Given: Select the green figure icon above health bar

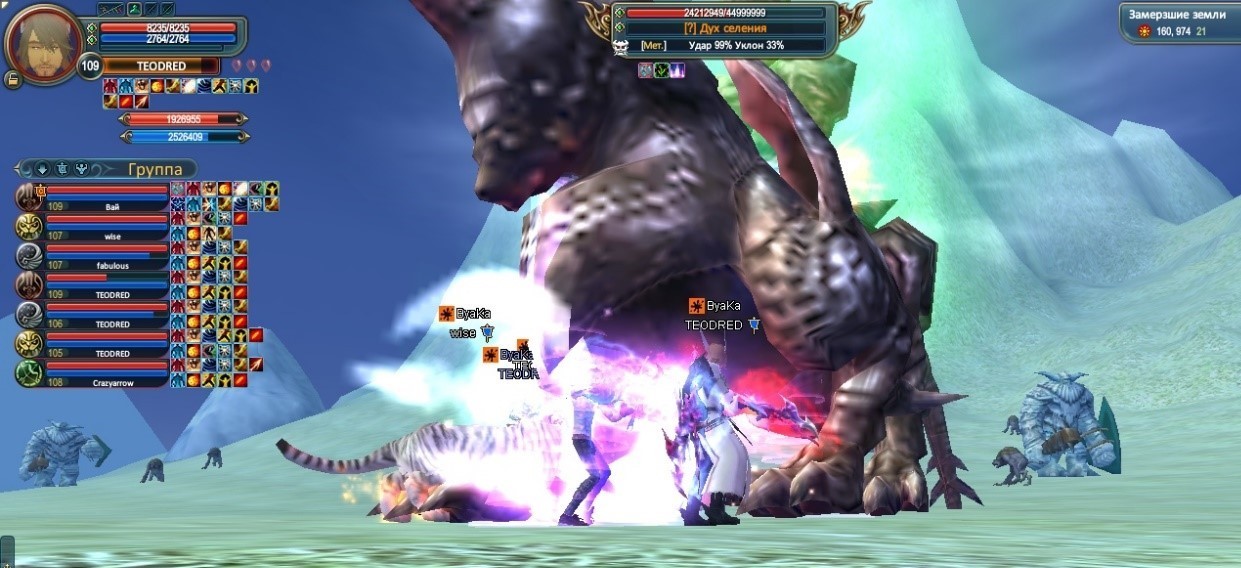Looking at the screenshot, I should click(x=133, y=9).
